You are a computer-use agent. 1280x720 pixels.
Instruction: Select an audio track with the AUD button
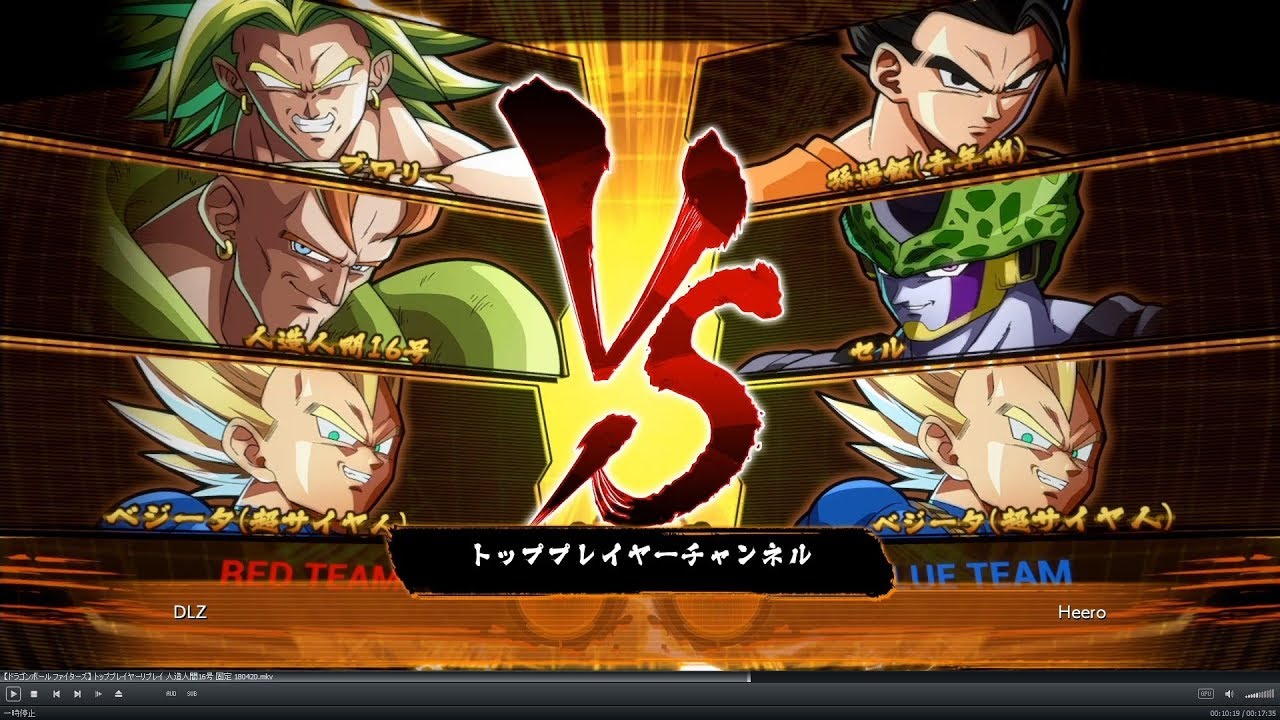[x=171, y=694]
